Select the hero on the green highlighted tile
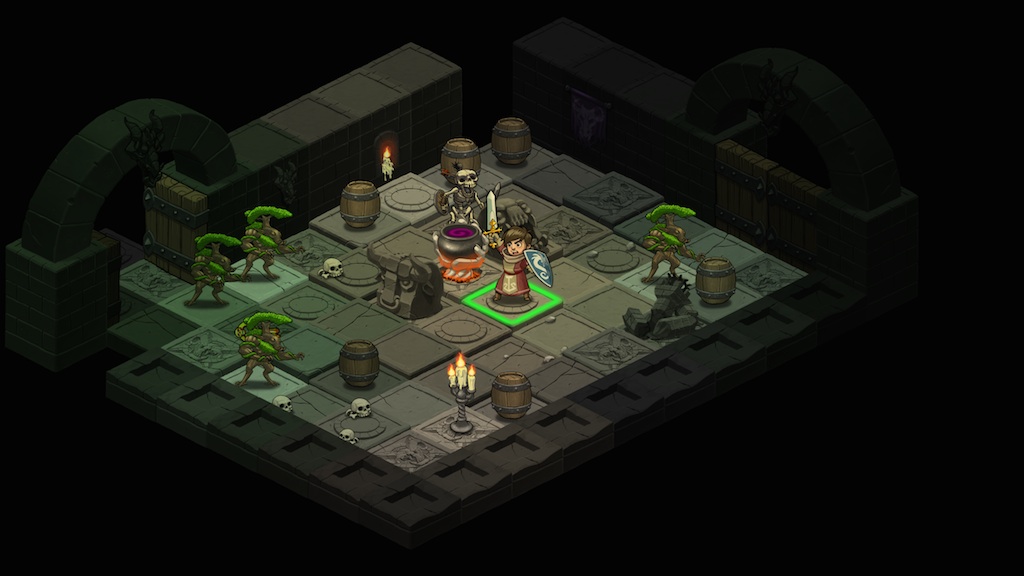 point(514,268)
